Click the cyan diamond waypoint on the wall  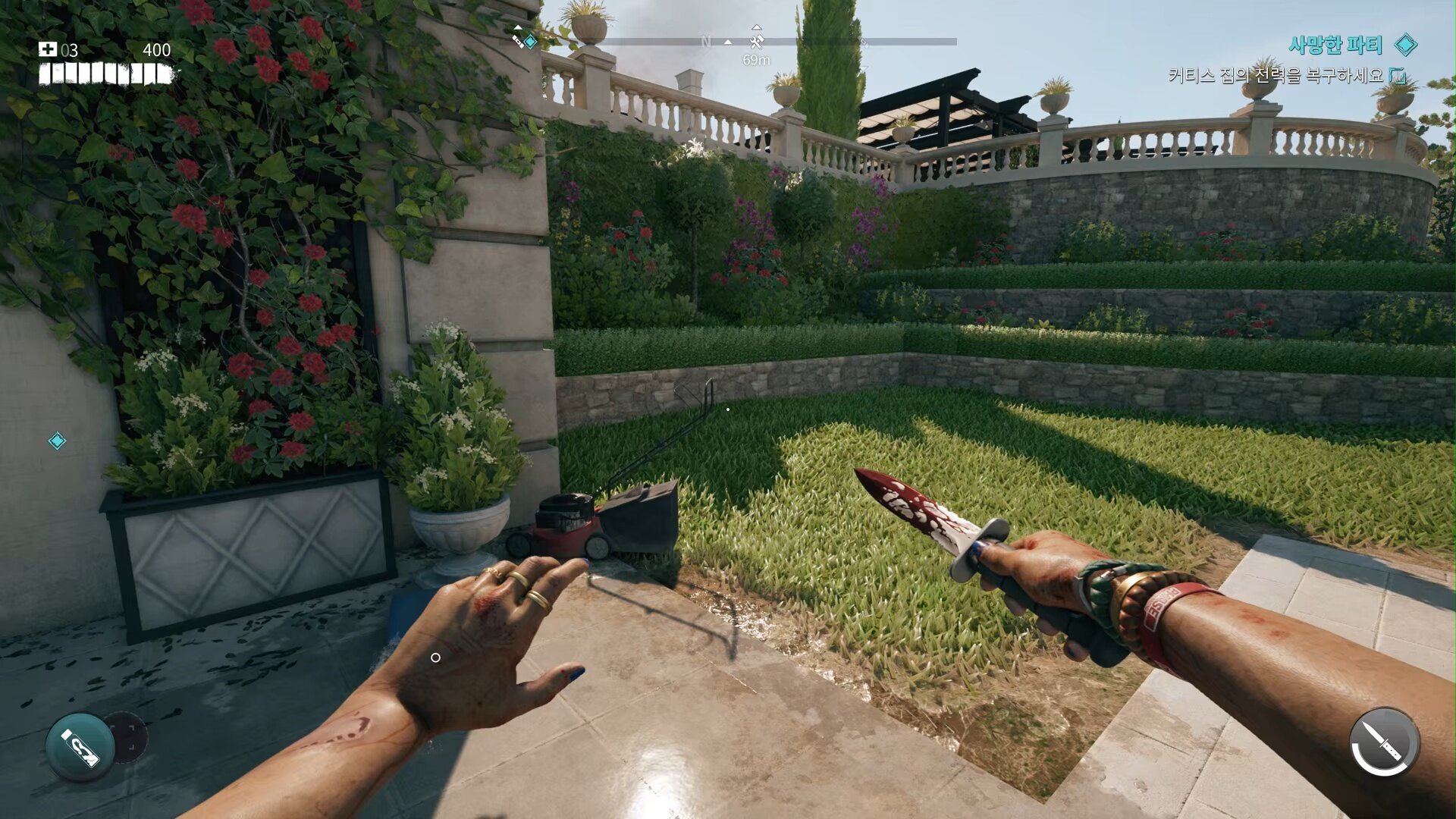point(57,441)
